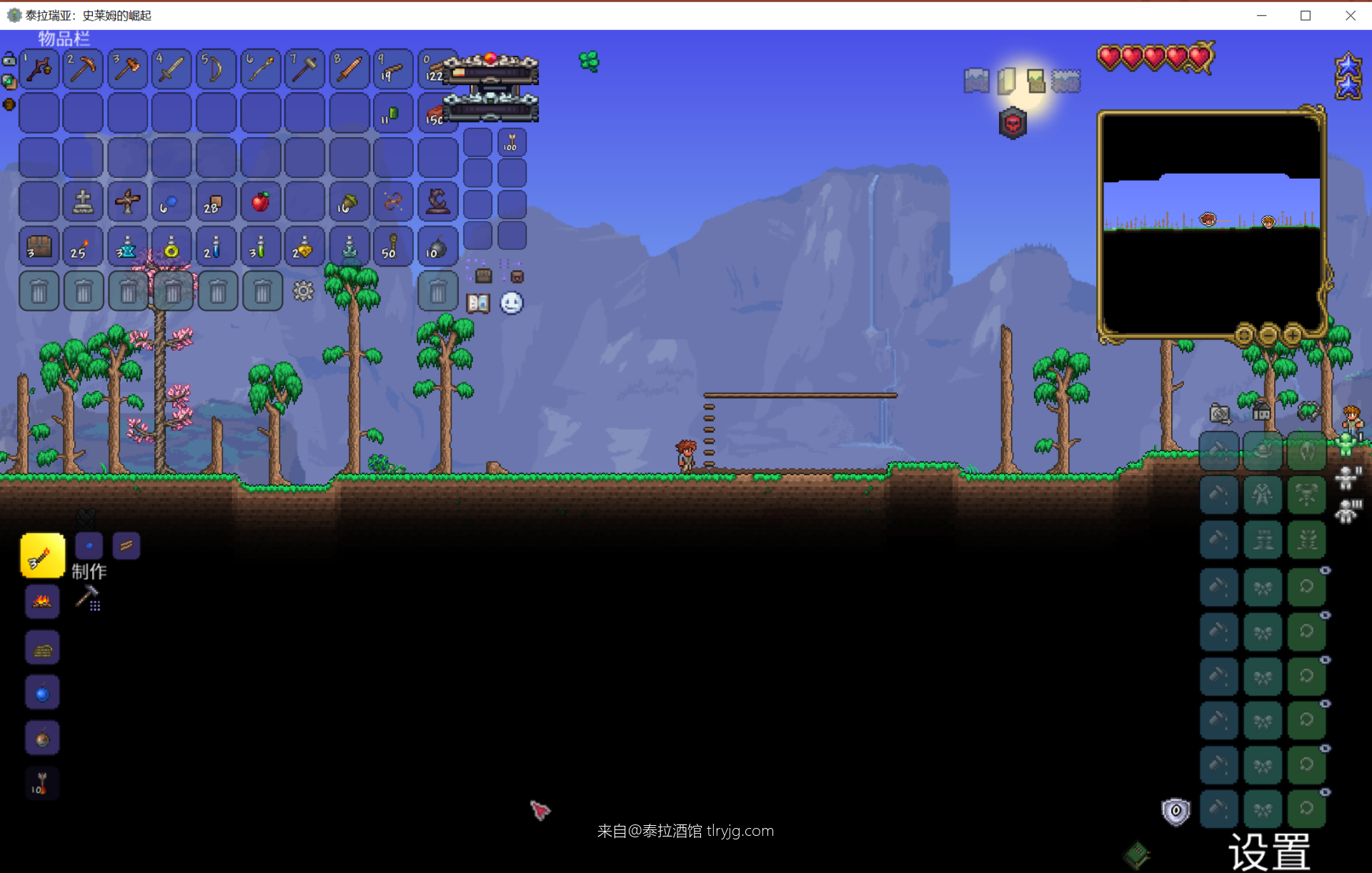Viewport: 1372px width, 873px height.
Task: Select the copper pickaxe hotbar slot
Action: click(84, 69)
